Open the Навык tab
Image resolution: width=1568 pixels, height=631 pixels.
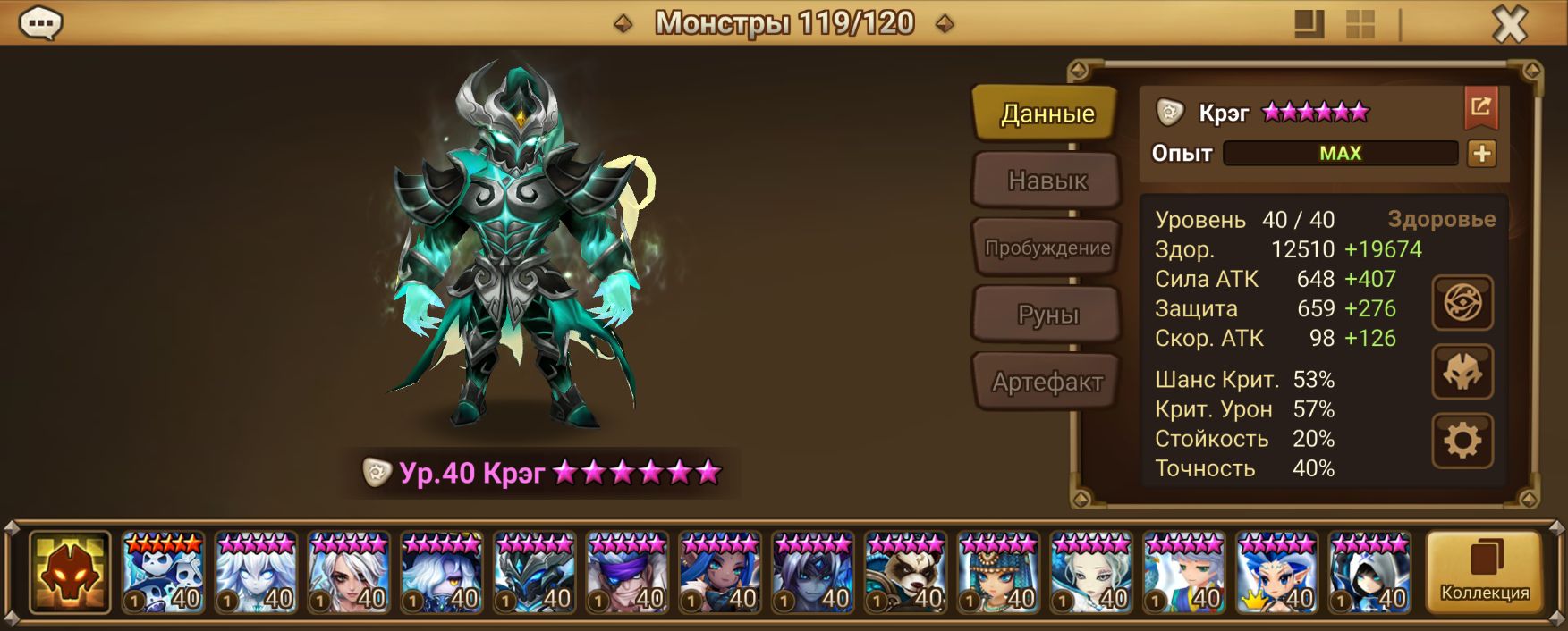point(1047,181)
